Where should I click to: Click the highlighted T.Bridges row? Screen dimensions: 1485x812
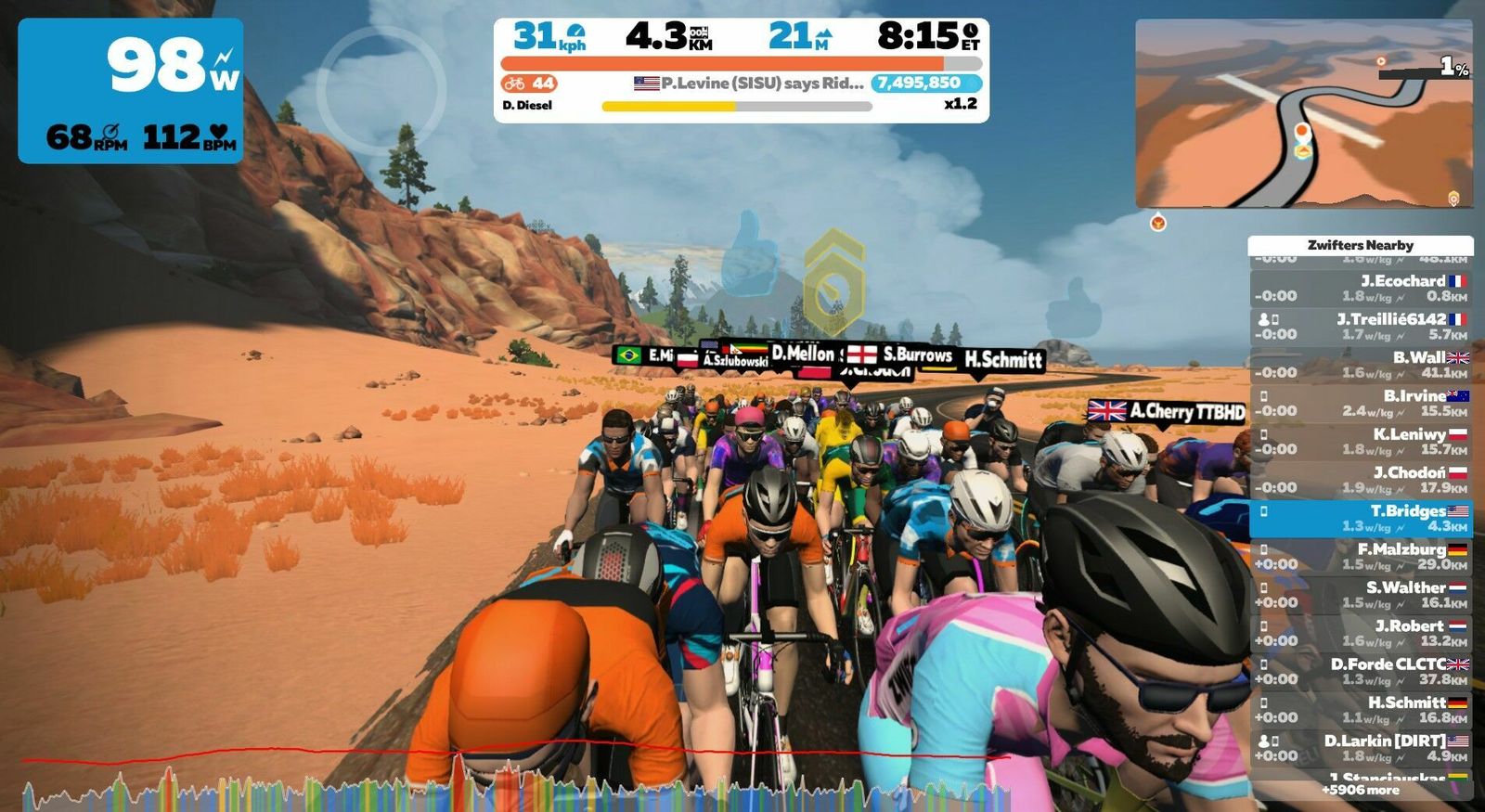[x=1361, y=518]
